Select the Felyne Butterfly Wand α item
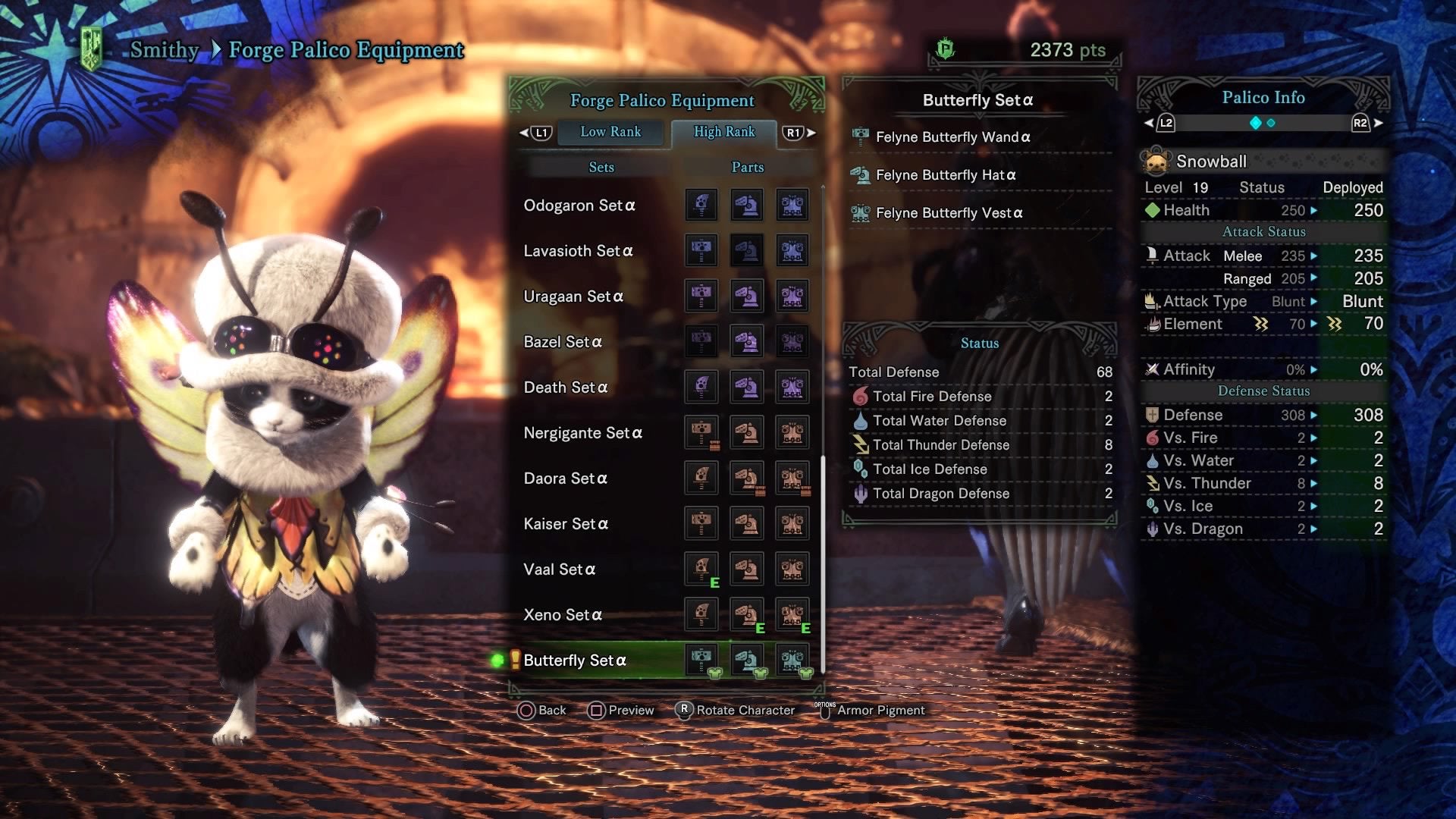The height and width of the screenshot is (819, 1456). [x=952, y=137]
